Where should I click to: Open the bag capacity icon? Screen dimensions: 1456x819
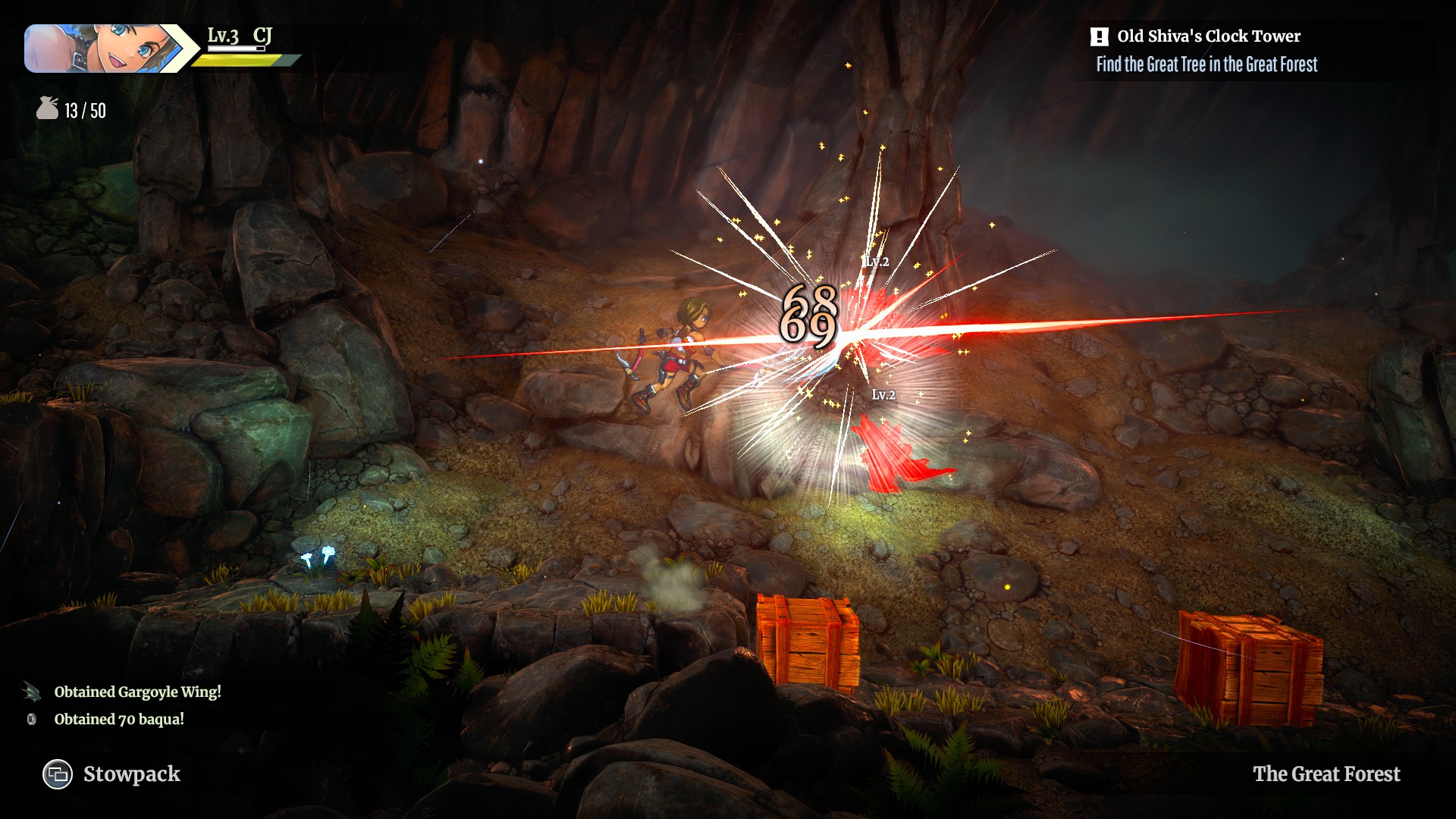47,109
